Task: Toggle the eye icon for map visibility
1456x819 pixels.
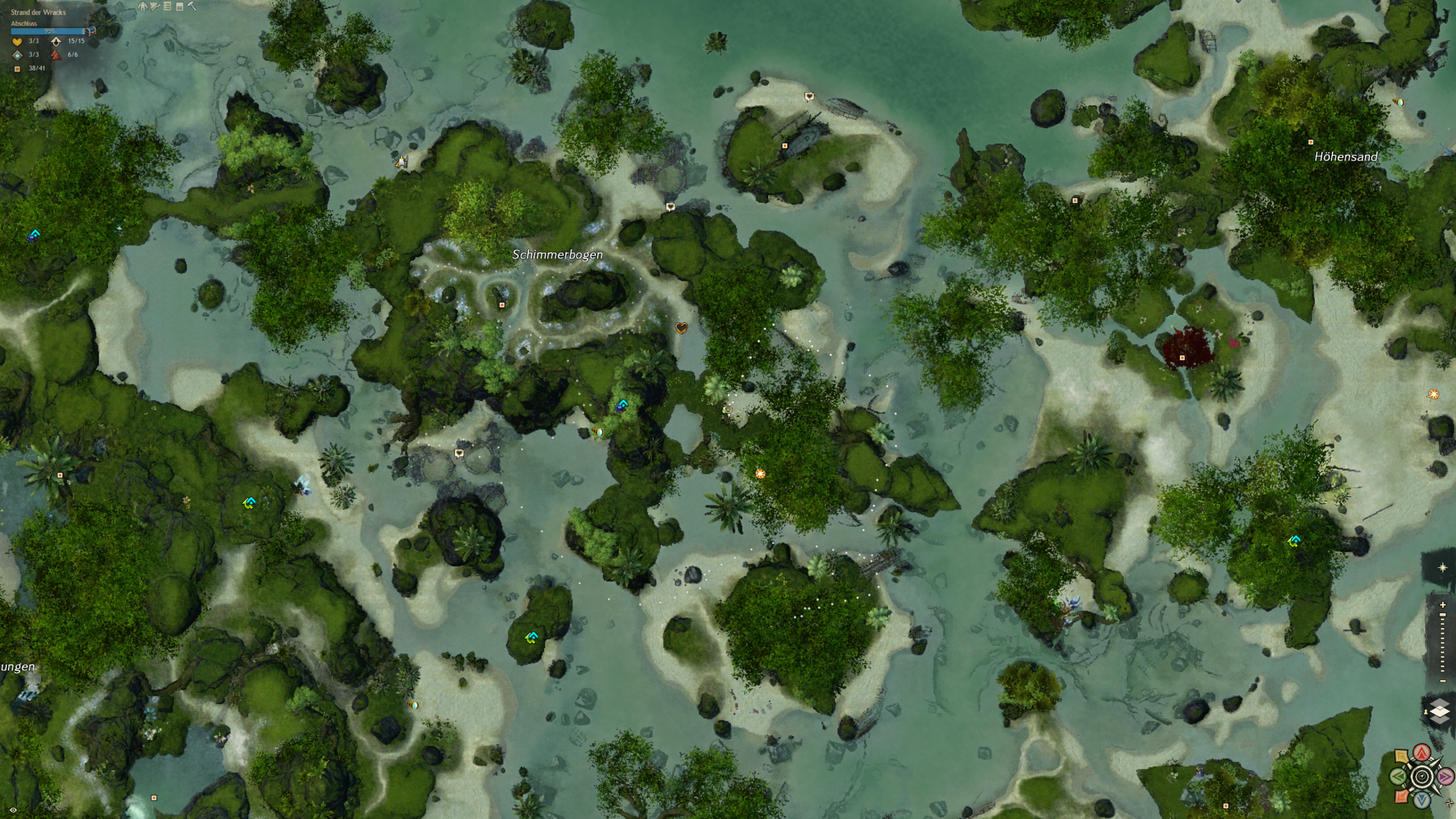Action: point(13,810)
